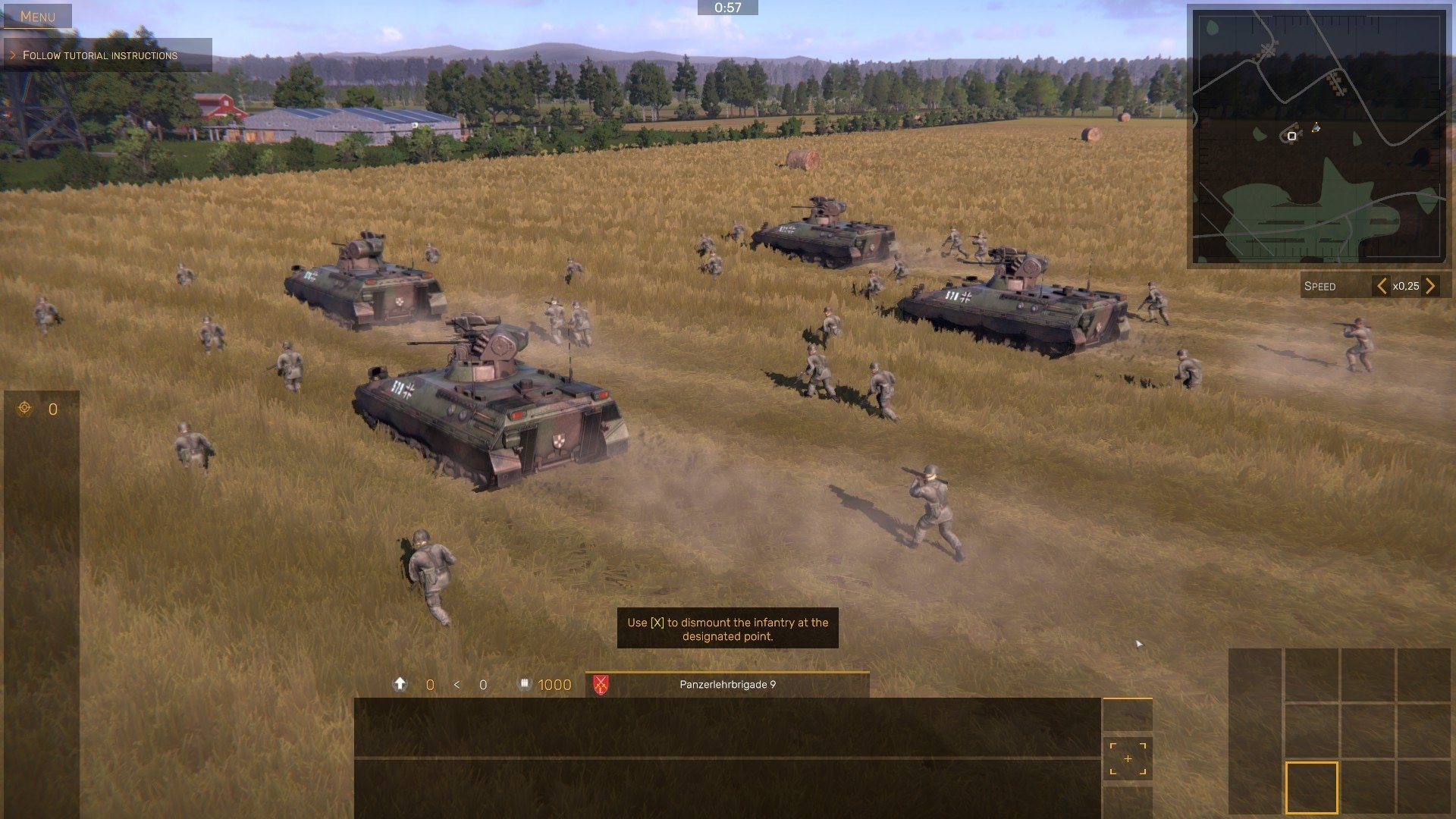The height and width of the screenshot is (819, 1456).
Task: Click the speed decrease left chevron
Action: (1382, 286)
